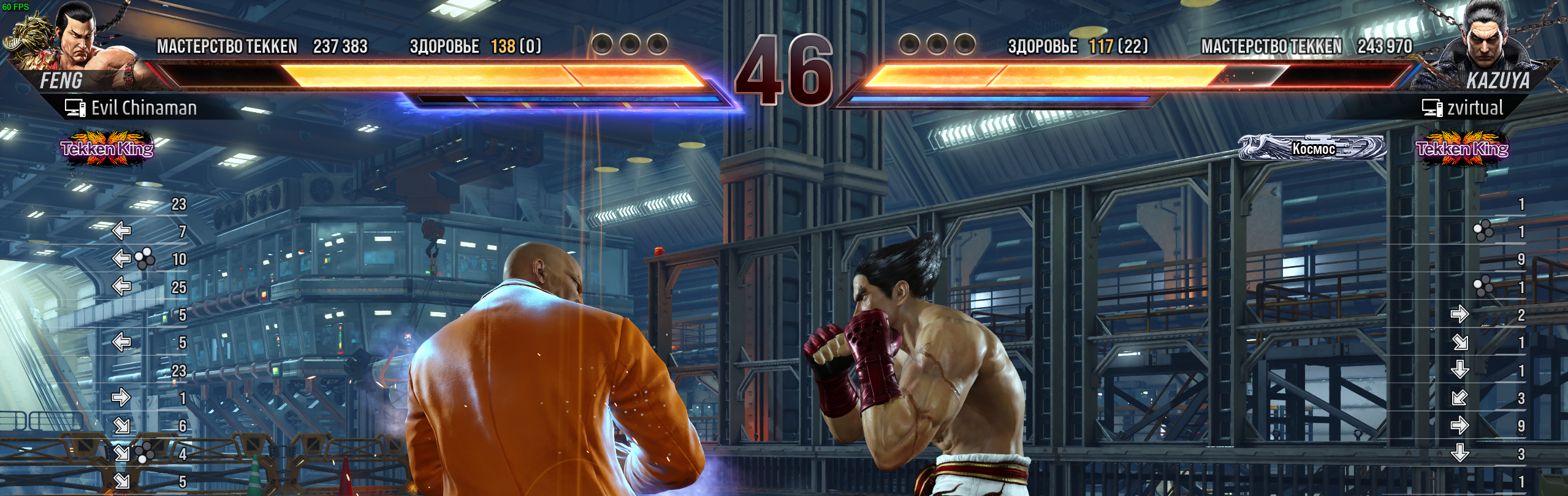Open the МАСТЕРСТВО TEKKEN score 237 383 for Feng
The width and height of the screenshot is (1568, 496).
[339, 45]
